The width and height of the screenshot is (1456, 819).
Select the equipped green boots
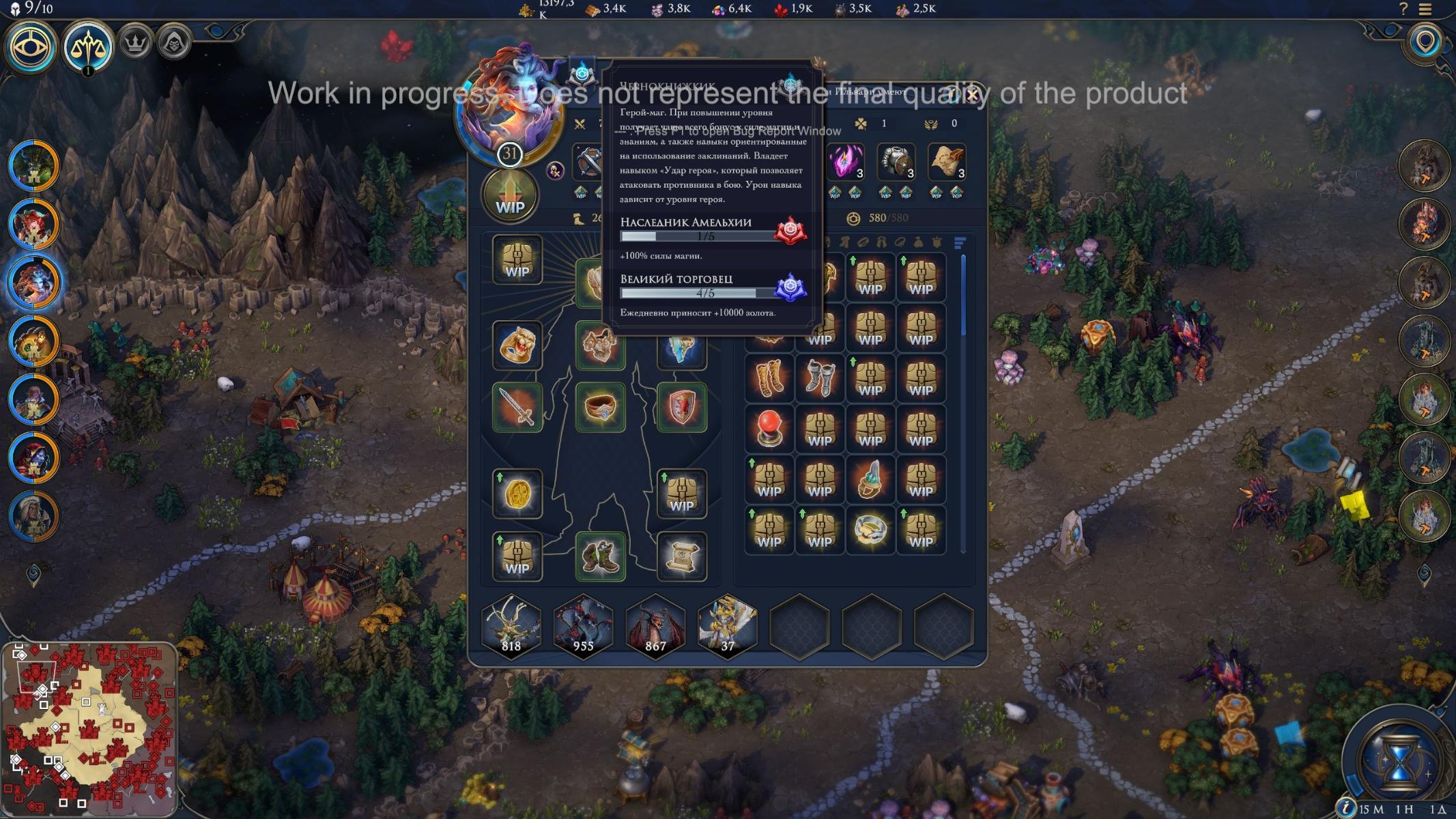coord(600,556)
